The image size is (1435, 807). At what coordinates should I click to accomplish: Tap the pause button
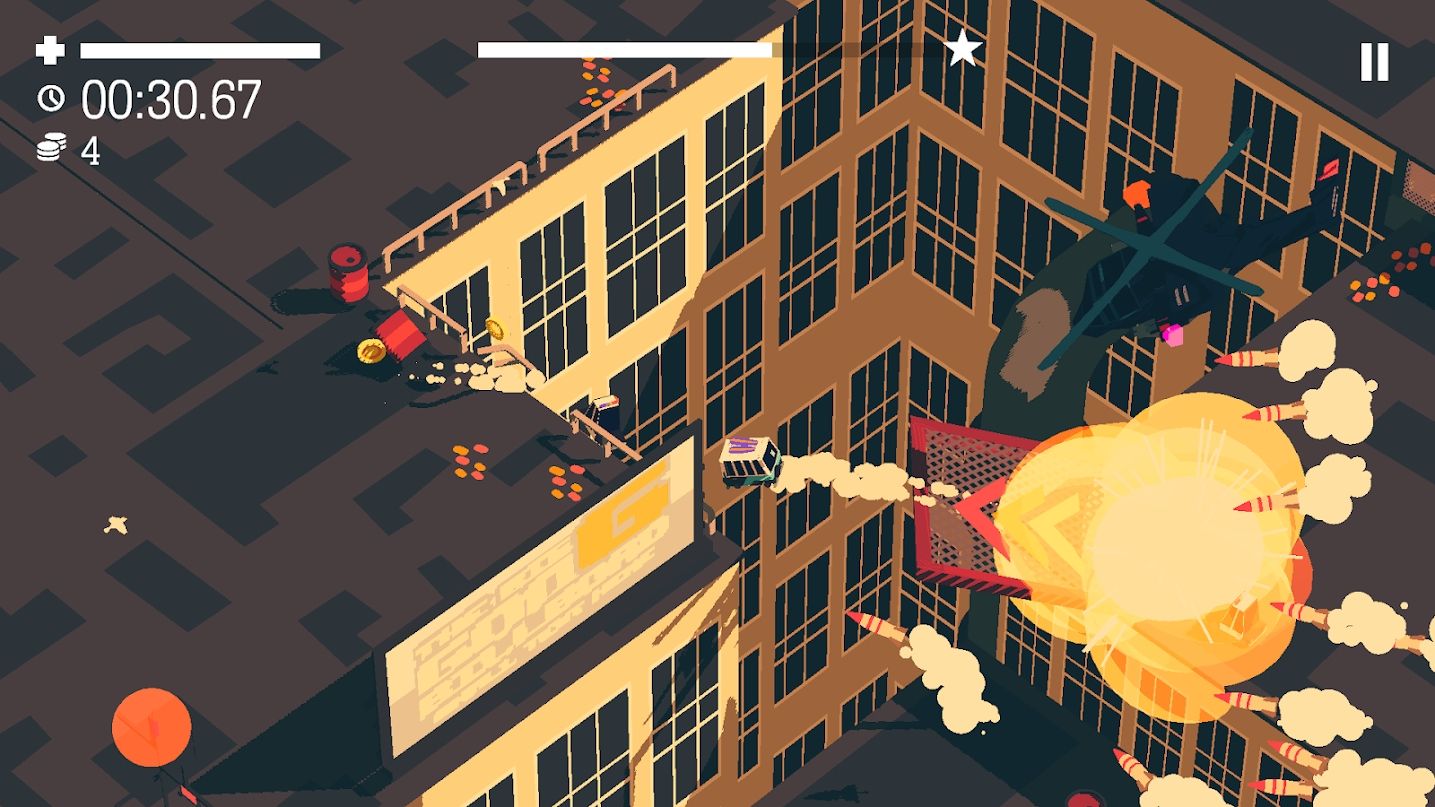coord(1374,60)
